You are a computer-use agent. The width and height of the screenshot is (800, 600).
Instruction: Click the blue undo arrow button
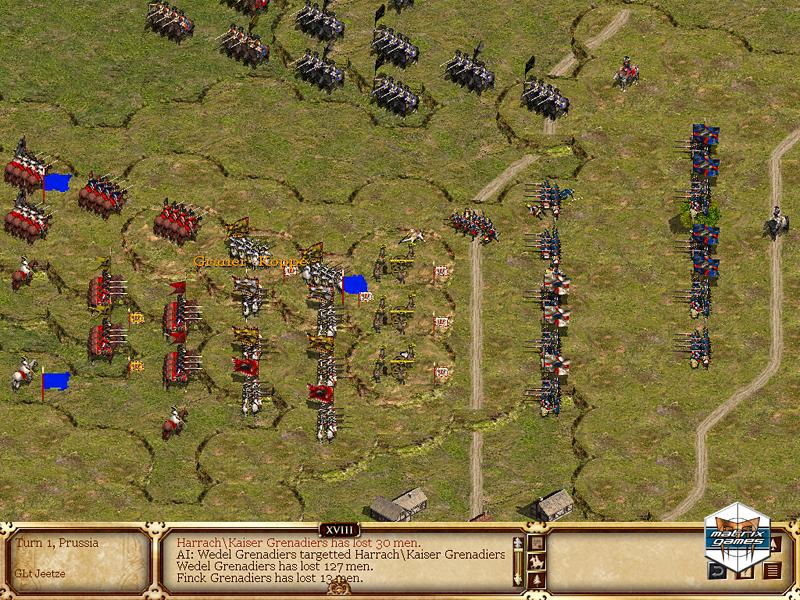coord(717,571)
